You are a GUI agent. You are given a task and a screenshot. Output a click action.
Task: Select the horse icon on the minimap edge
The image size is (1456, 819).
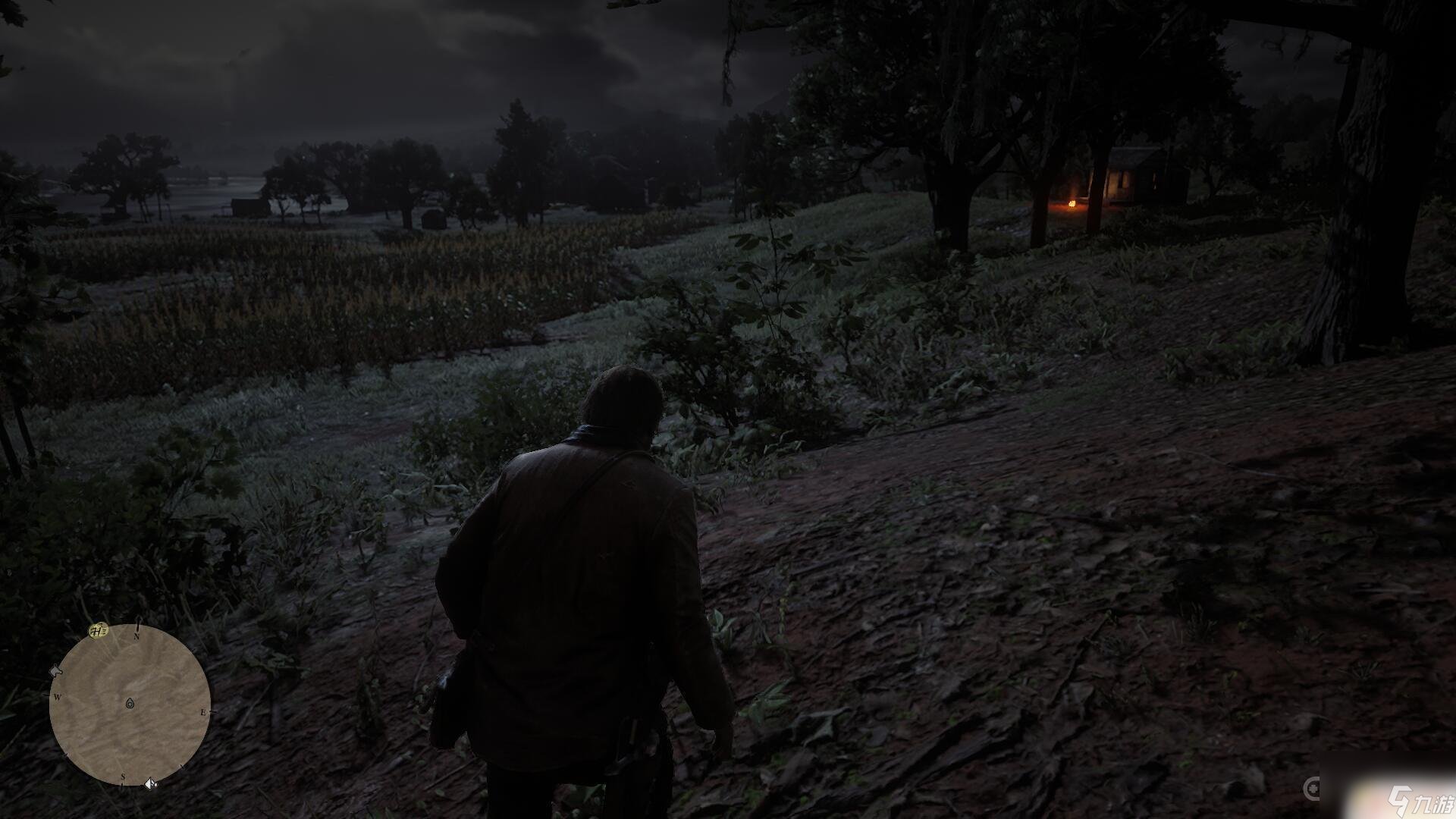tap(55, 670)
